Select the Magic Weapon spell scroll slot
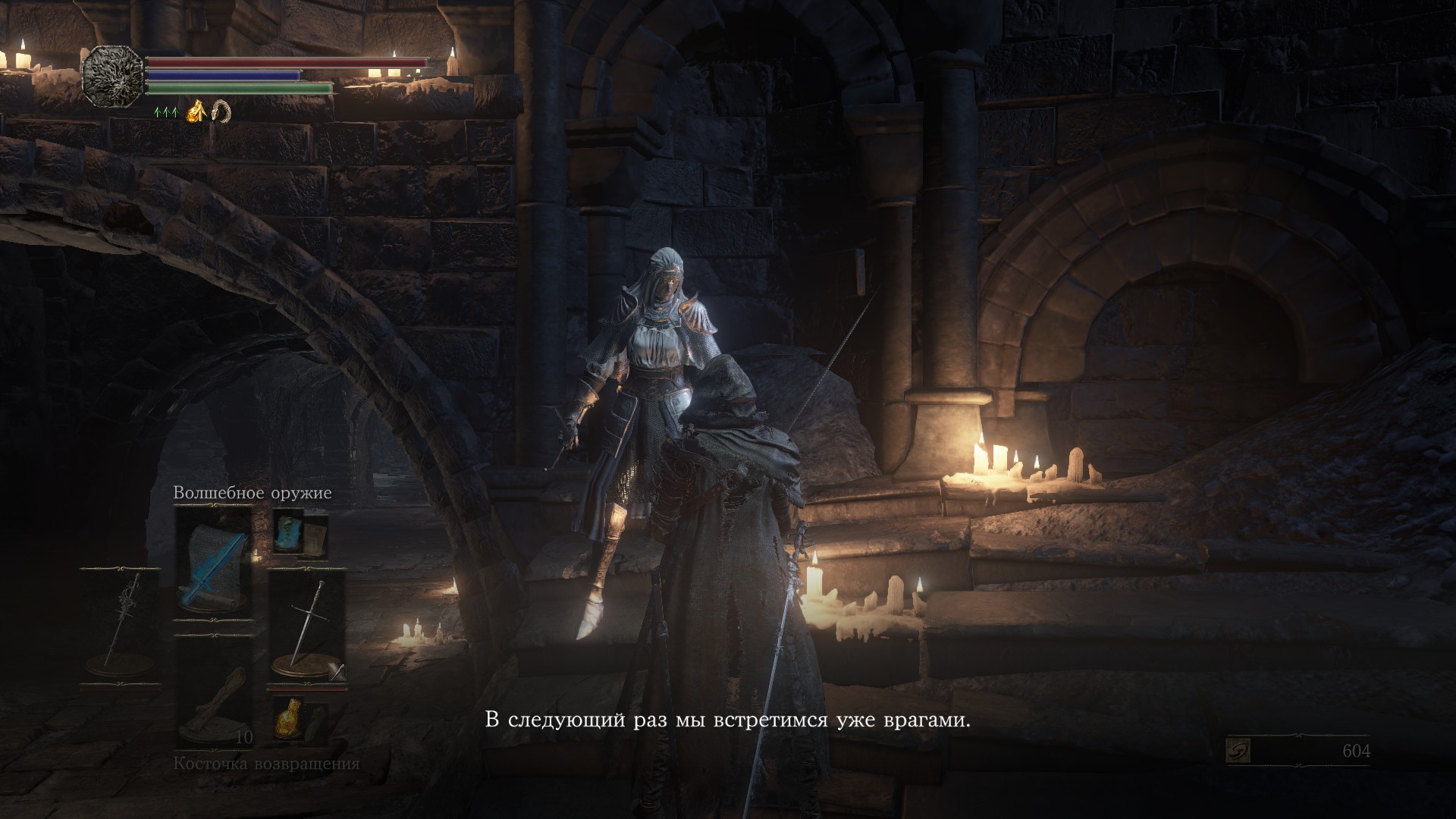The image size is (1456, 819). tap(213, 567)
